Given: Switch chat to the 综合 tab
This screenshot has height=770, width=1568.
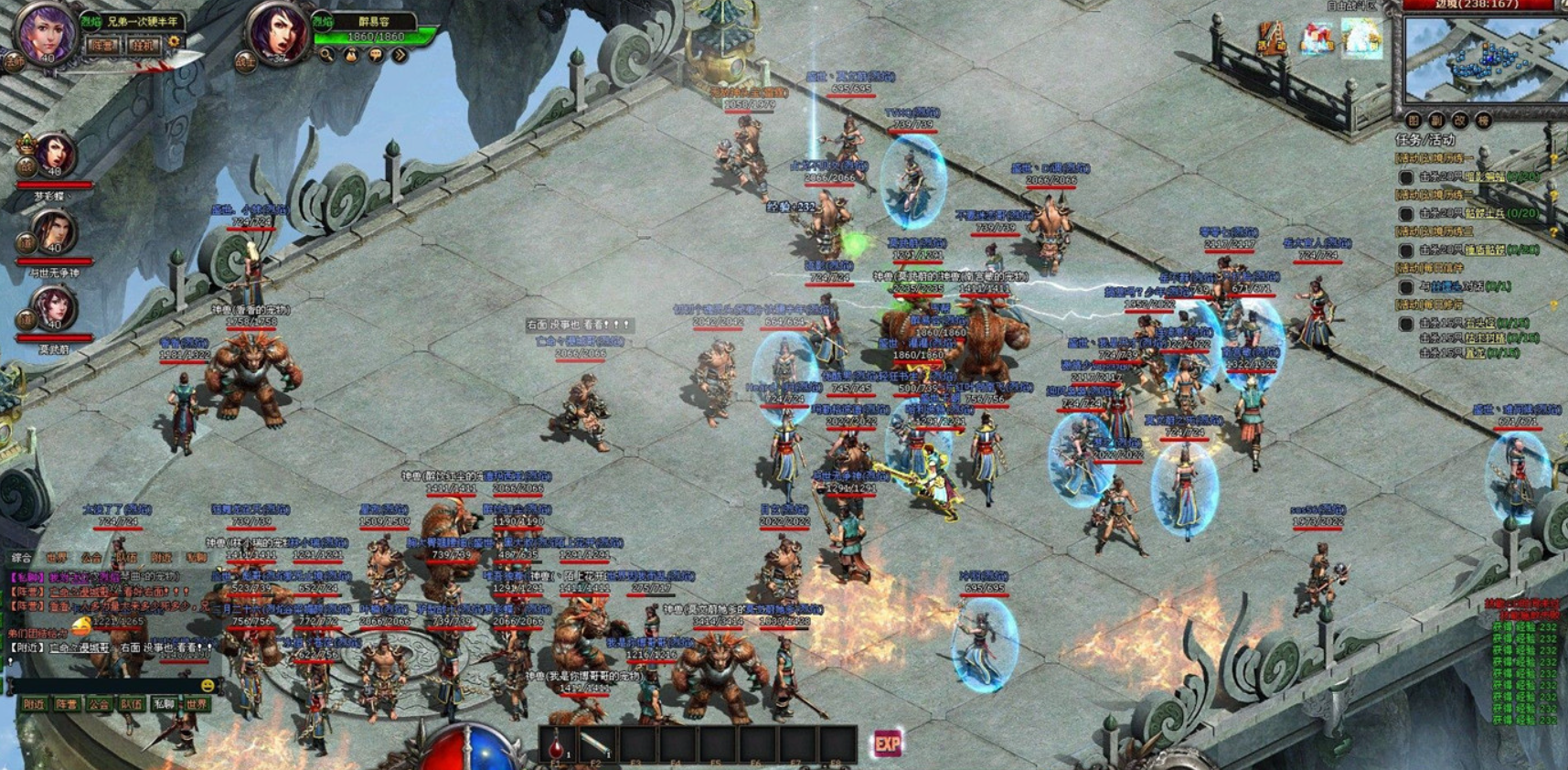Looking at the screenshot, I should pos(22,557).
